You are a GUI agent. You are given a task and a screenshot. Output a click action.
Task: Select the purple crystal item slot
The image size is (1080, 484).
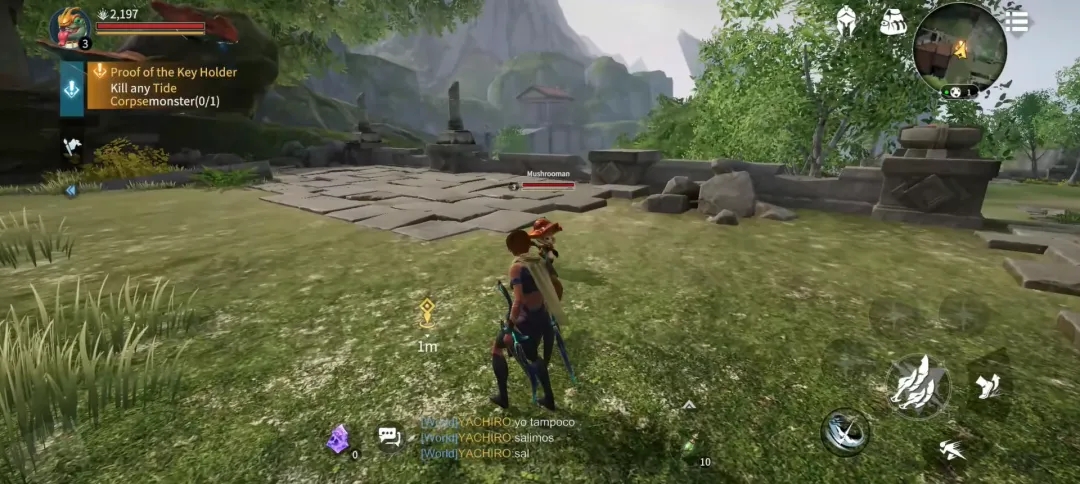339,438
